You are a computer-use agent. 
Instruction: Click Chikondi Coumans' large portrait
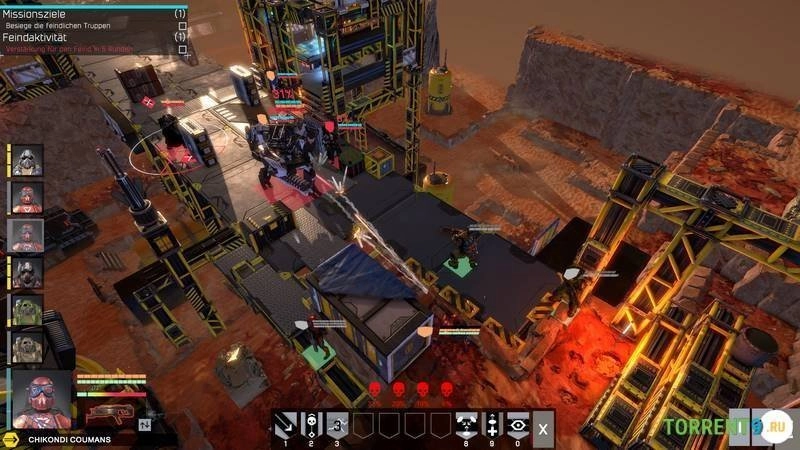(42, 400)
